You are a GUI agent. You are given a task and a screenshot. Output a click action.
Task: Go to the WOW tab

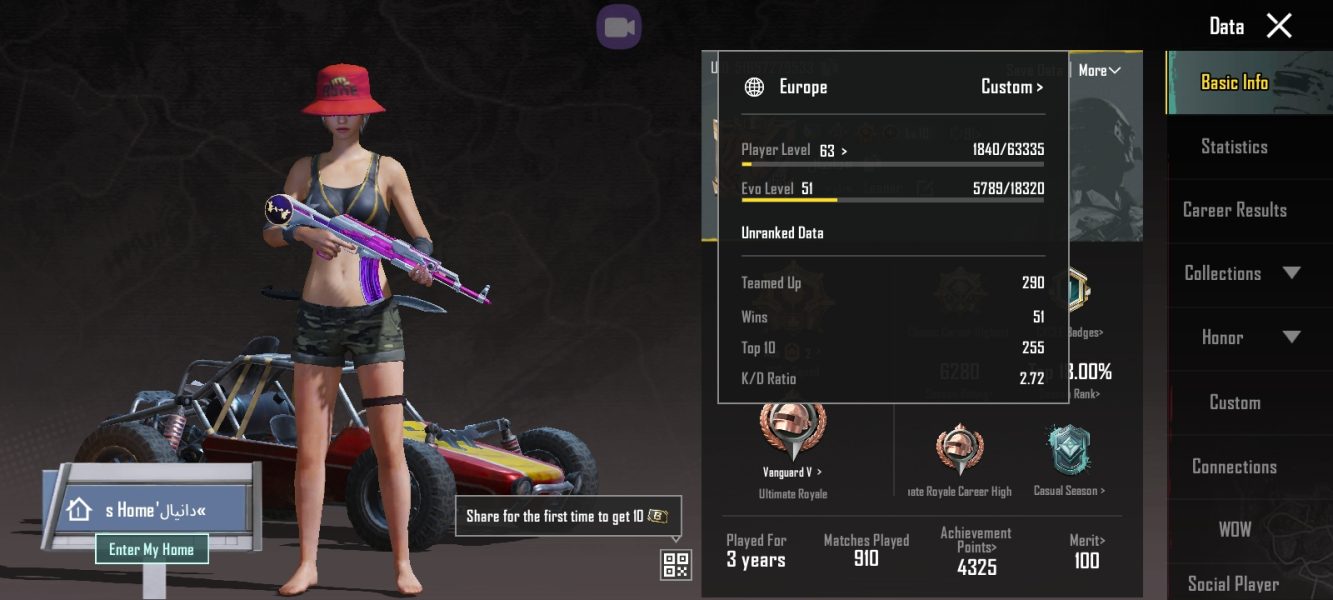pos(1234,530)
